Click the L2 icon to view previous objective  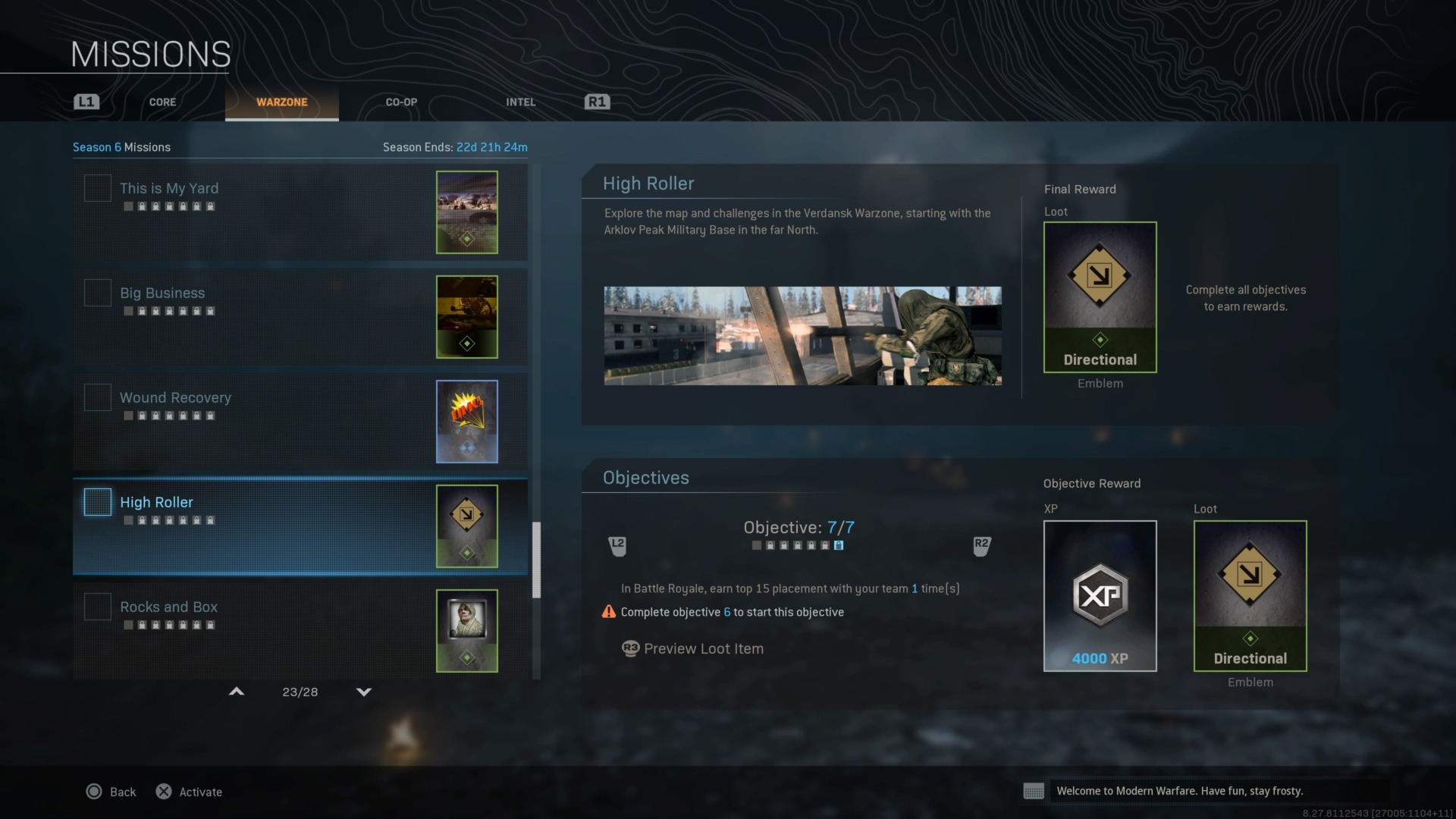coord(617,544)
